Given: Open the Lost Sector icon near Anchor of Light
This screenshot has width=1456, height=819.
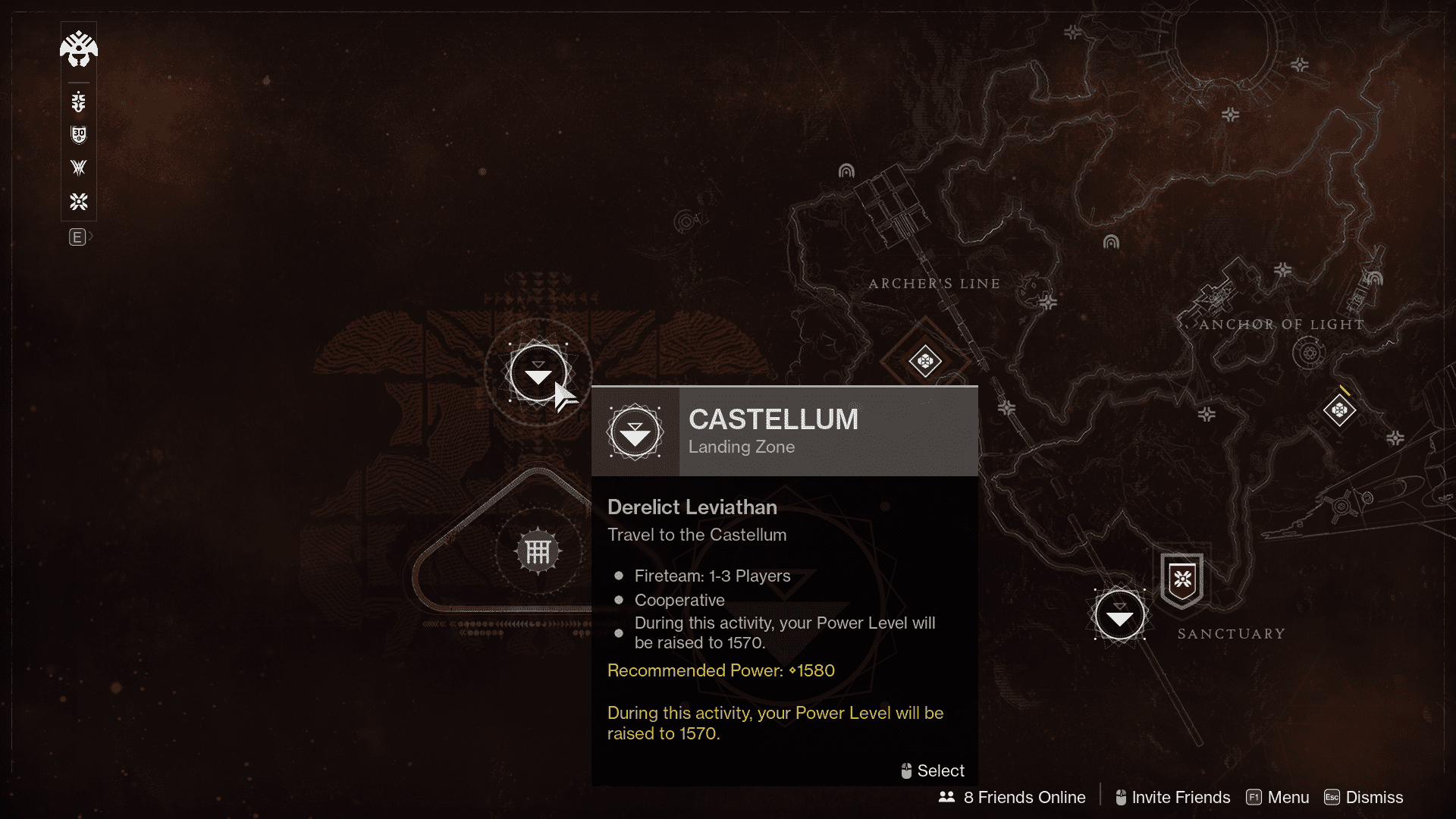Looking at the screenshot, I should [1338, 410].
